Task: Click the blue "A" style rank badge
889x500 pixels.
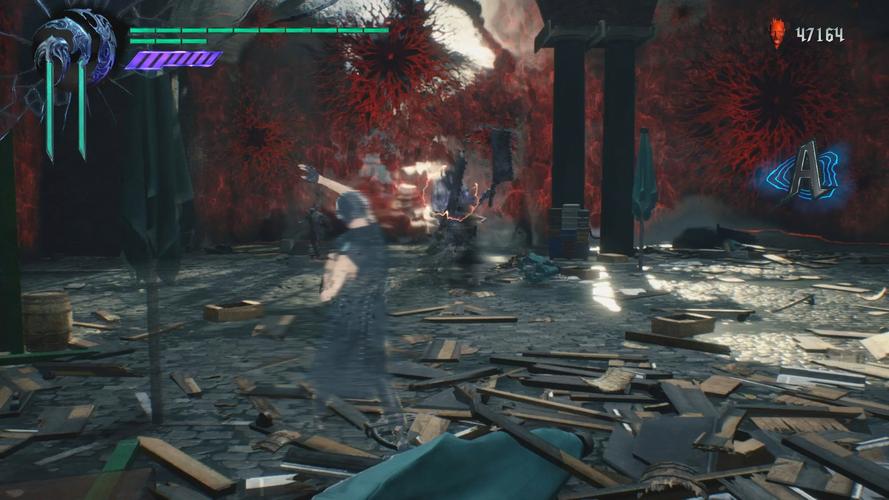Action: point(807,171)
